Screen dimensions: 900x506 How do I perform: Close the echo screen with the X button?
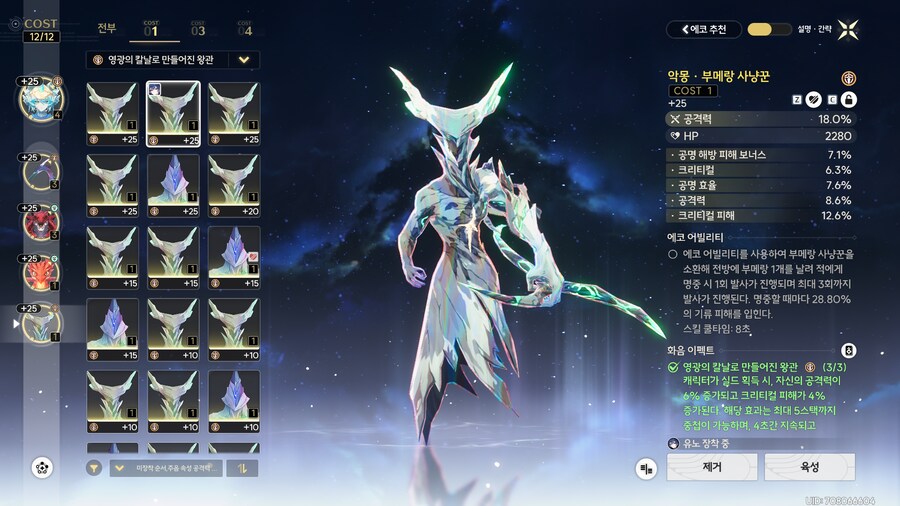tap(848, 29)
